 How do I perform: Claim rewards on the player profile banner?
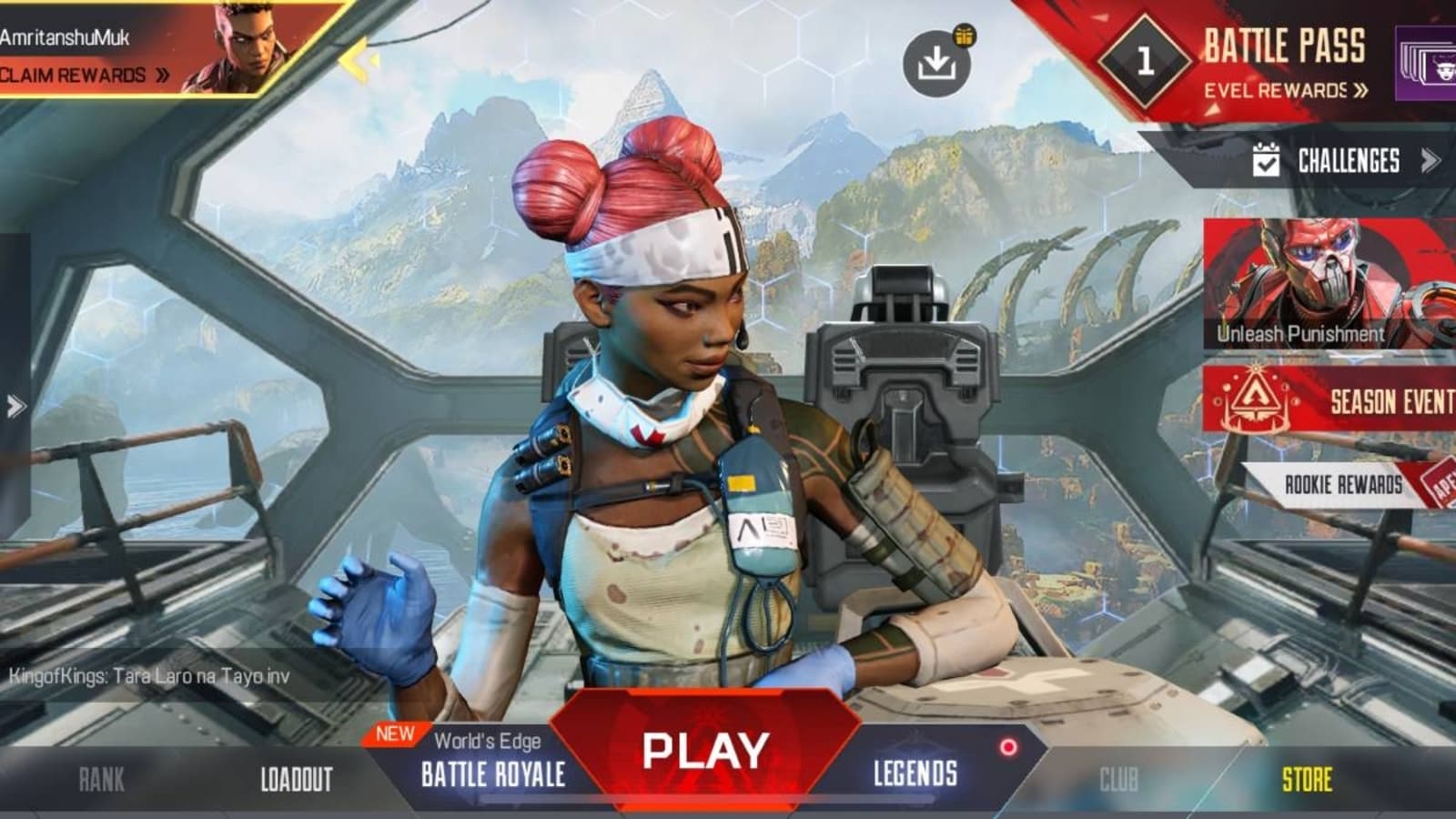coord(84,76)
